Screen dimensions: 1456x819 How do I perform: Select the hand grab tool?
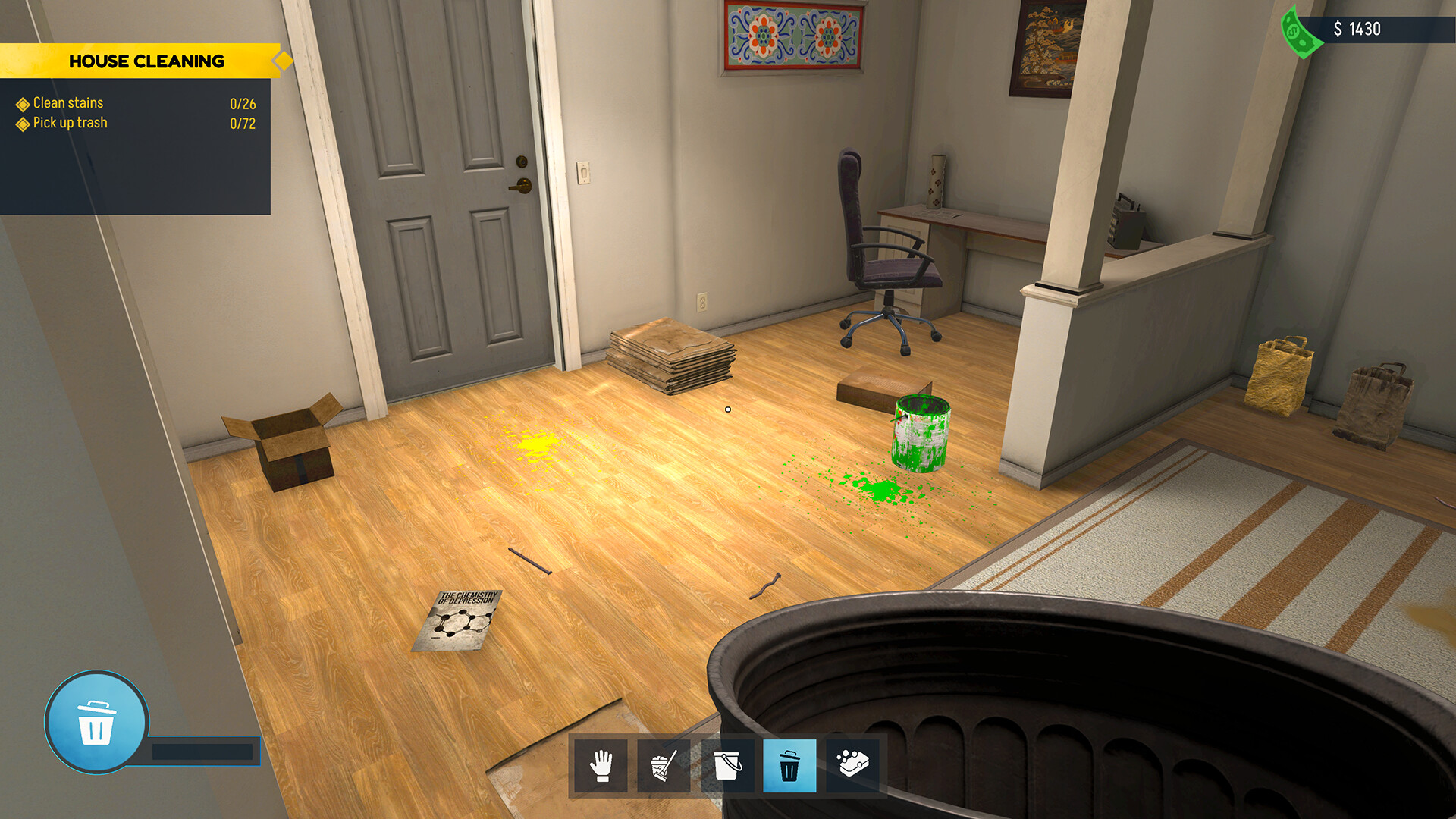point(601,767)
